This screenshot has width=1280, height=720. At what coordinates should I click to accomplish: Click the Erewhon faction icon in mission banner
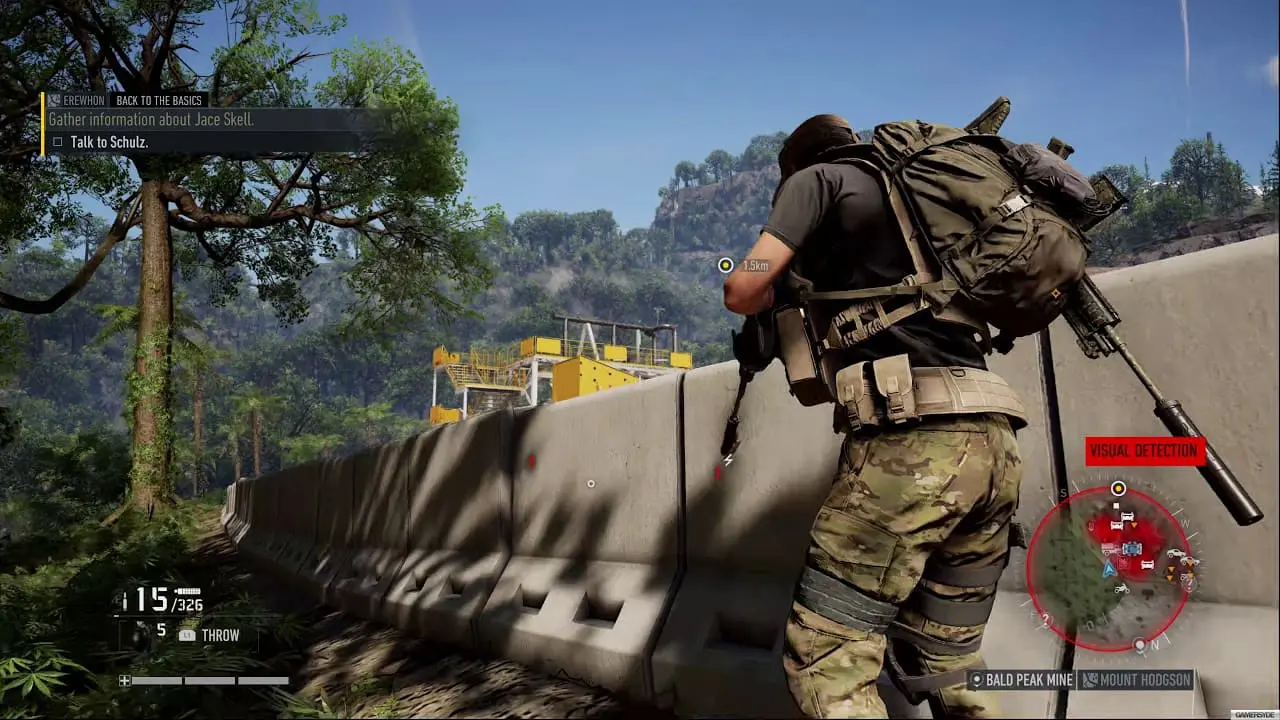point(52,100)
